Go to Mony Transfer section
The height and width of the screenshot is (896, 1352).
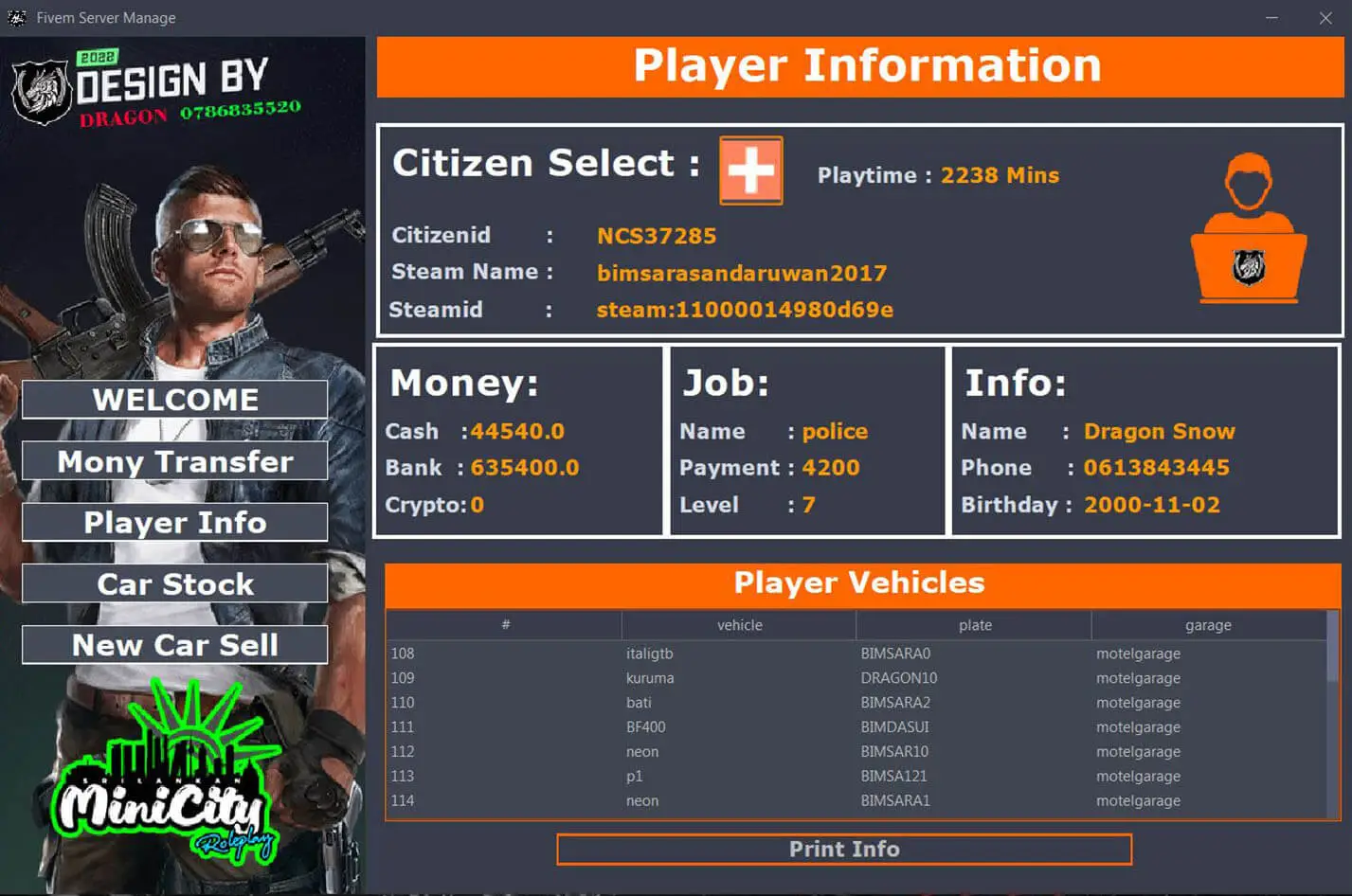click(x=175, y=461)
